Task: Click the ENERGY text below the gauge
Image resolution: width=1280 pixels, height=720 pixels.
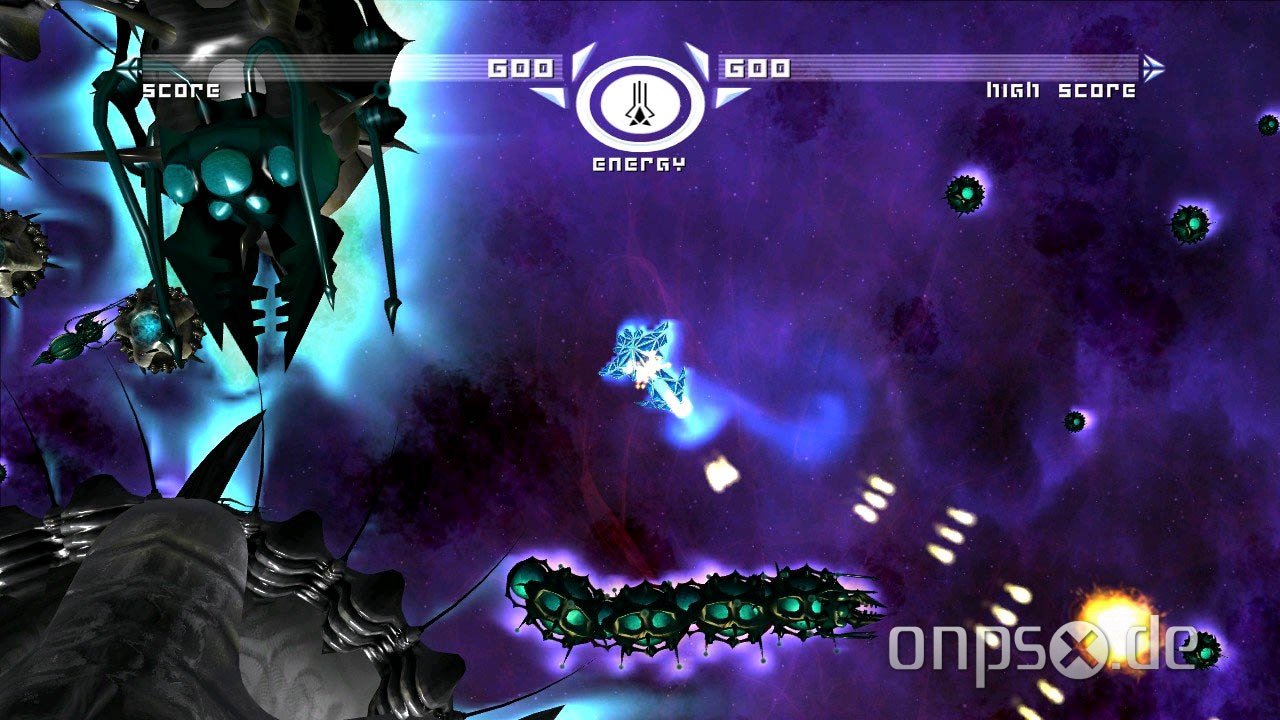Action: [641, 161]
